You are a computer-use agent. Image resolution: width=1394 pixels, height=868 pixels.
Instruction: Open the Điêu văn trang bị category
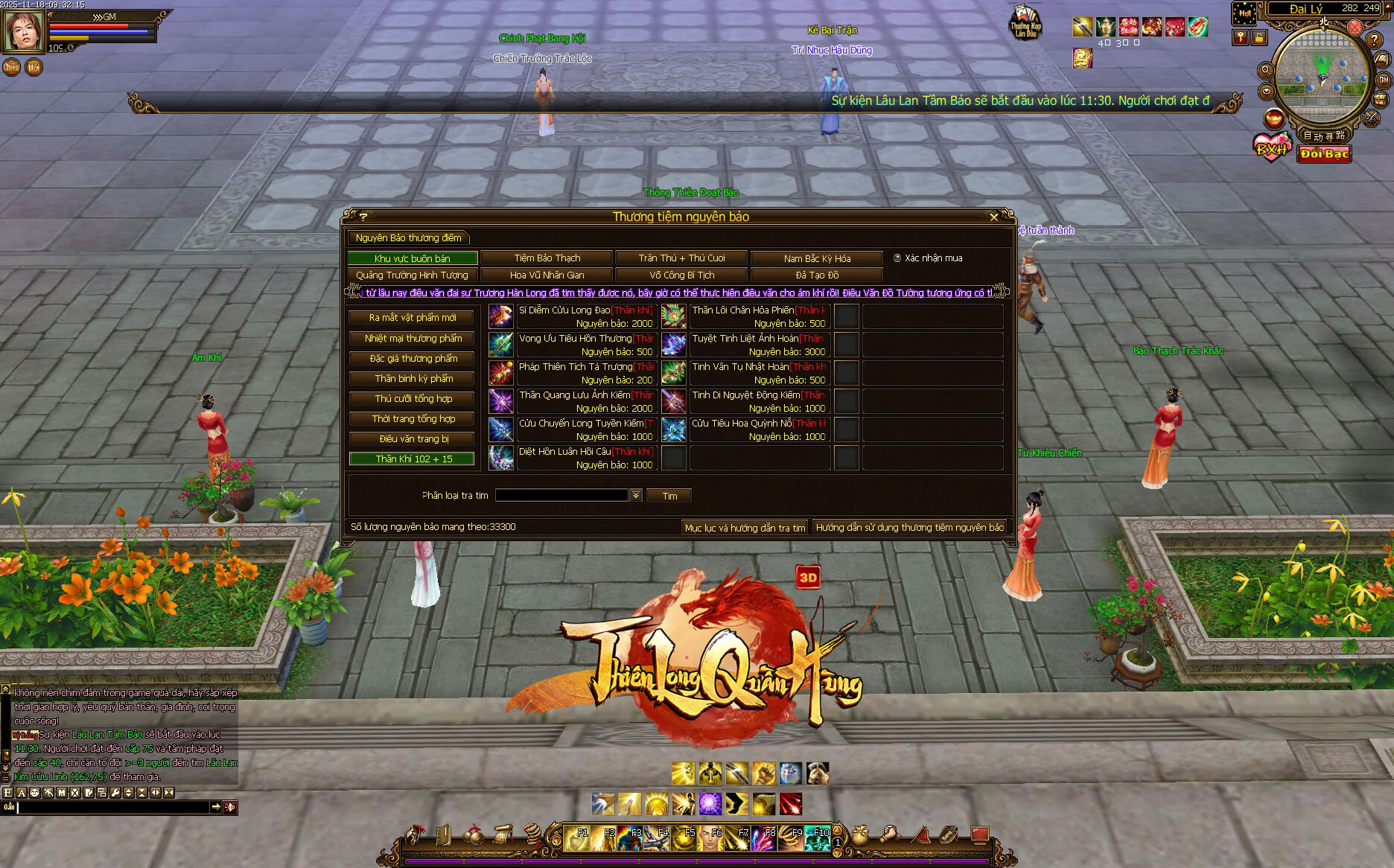pyautogui.click(x=412, y=439)
